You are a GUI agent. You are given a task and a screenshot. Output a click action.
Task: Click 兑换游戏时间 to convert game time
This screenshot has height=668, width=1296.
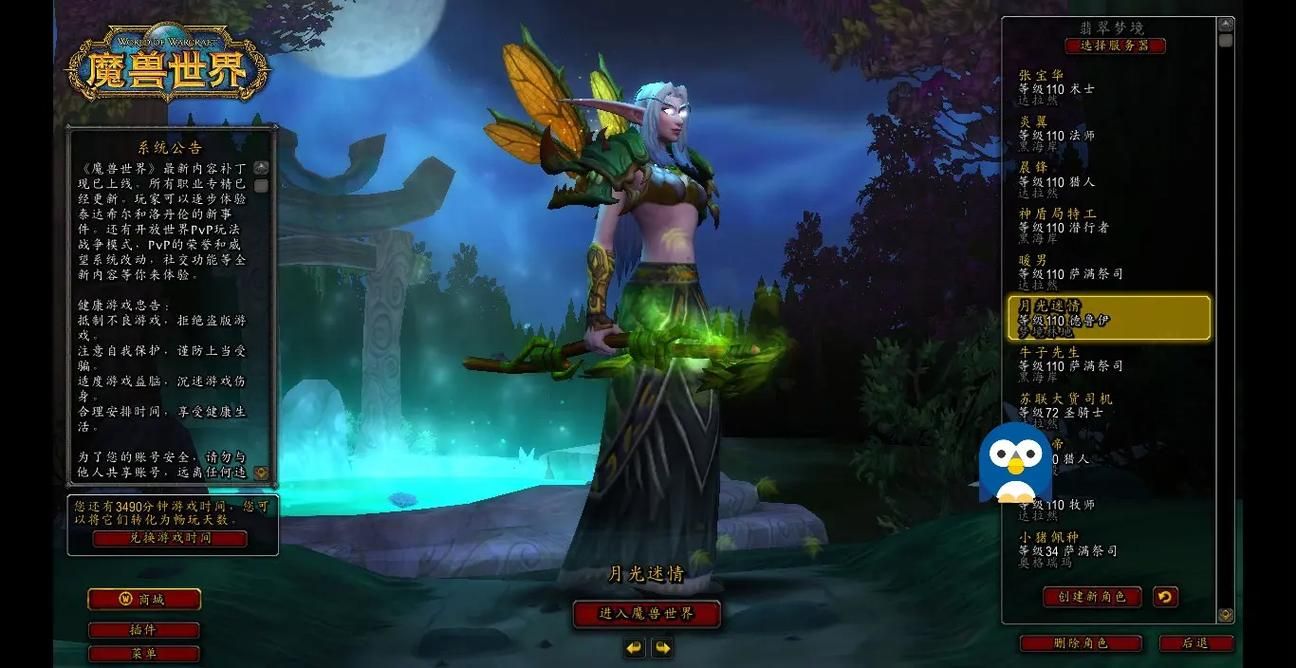[x=170, y=538]
